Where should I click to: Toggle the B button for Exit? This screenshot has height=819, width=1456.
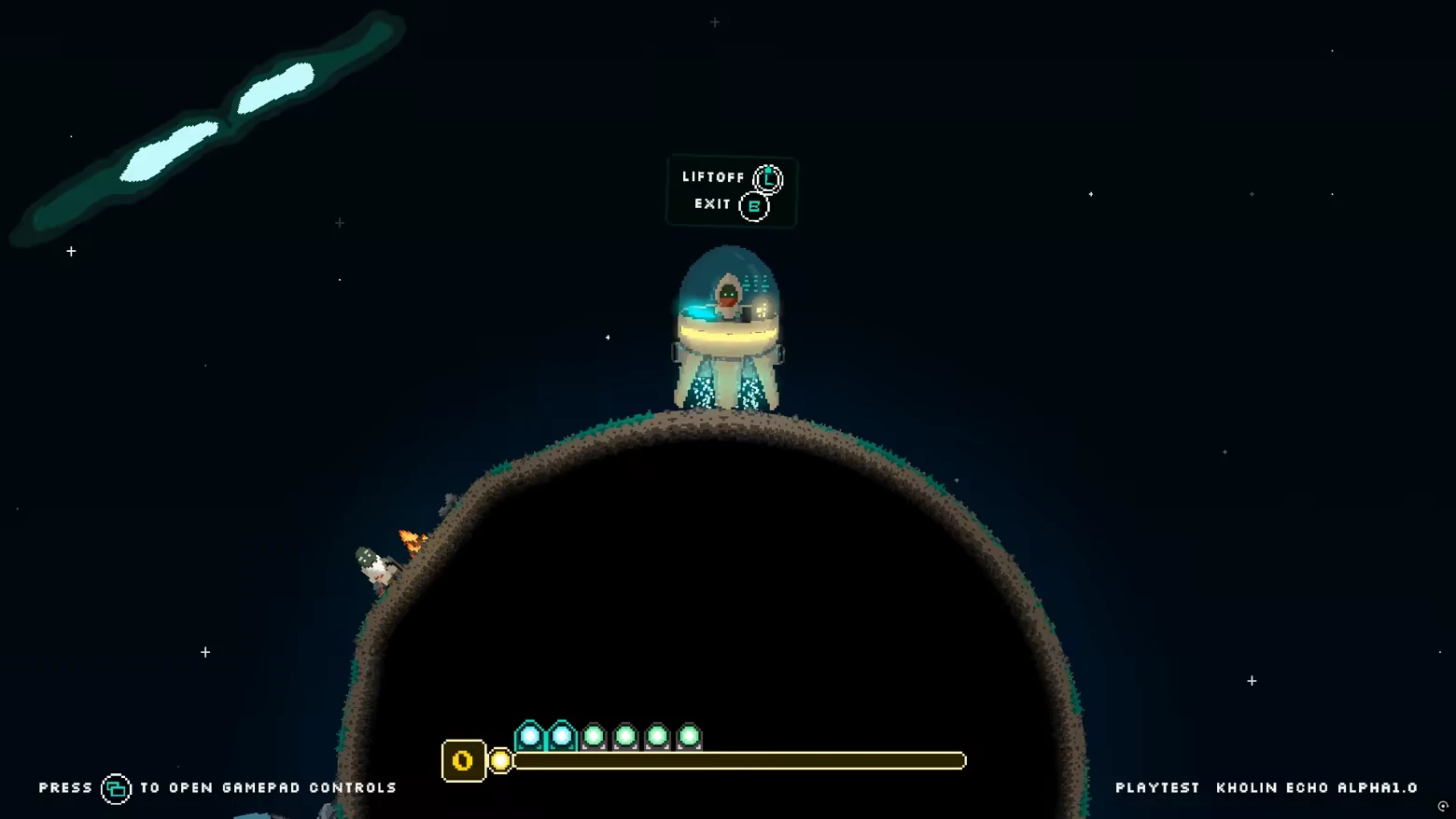tap(752, 205)
